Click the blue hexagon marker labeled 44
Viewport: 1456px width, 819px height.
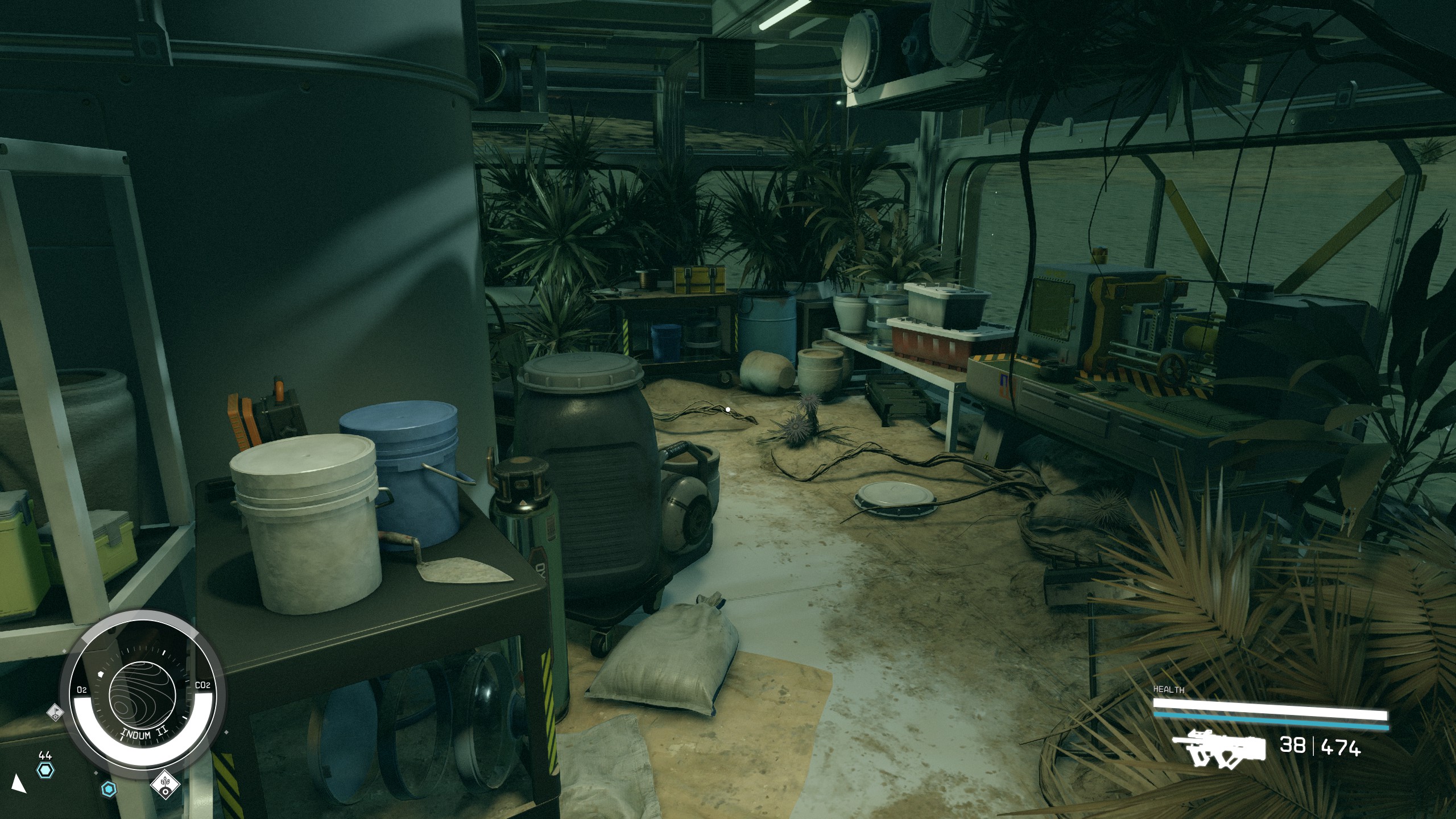coord(45,771)
